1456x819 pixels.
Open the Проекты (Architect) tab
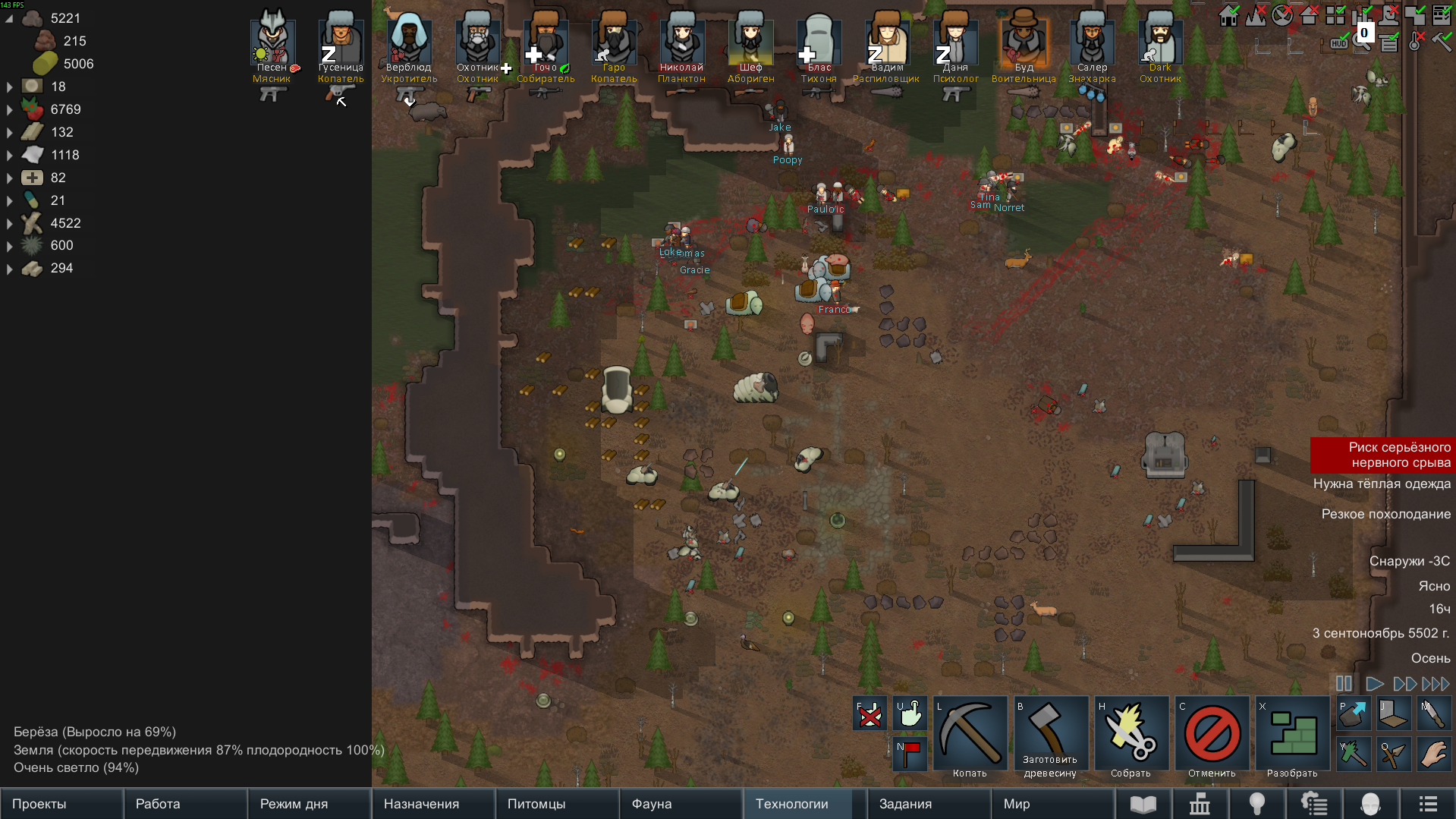point(61,804)
